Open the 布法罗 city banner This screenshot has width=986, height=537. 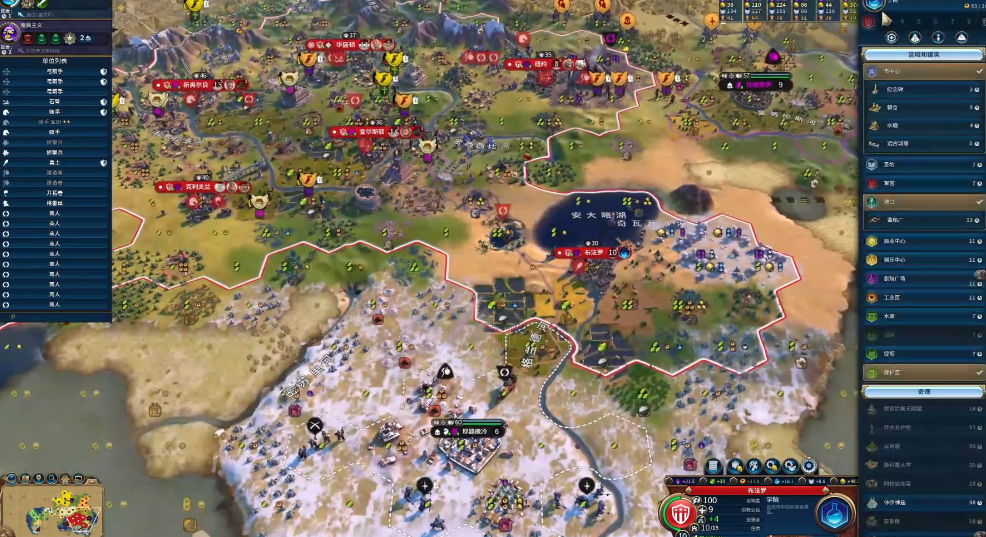point(593,253)
